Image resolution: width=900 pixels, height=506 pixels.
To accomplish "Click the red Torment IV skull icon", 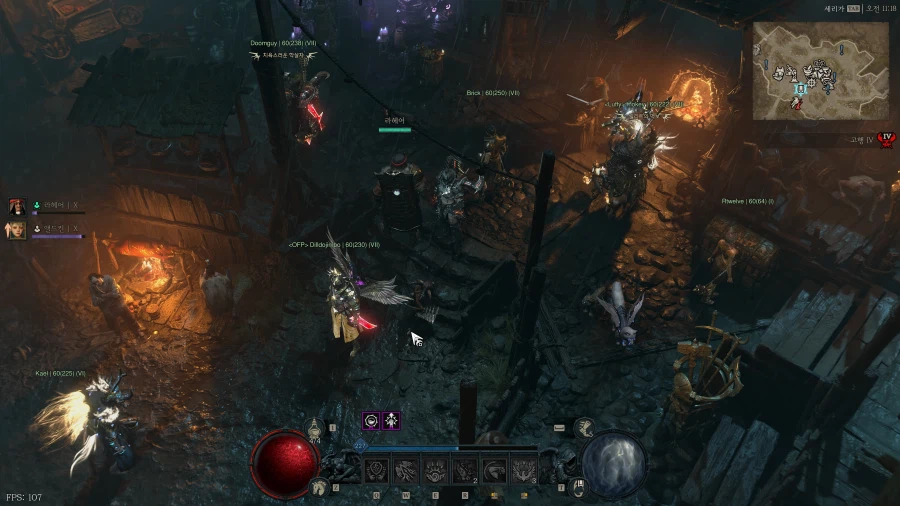I will tap(884, 140).
